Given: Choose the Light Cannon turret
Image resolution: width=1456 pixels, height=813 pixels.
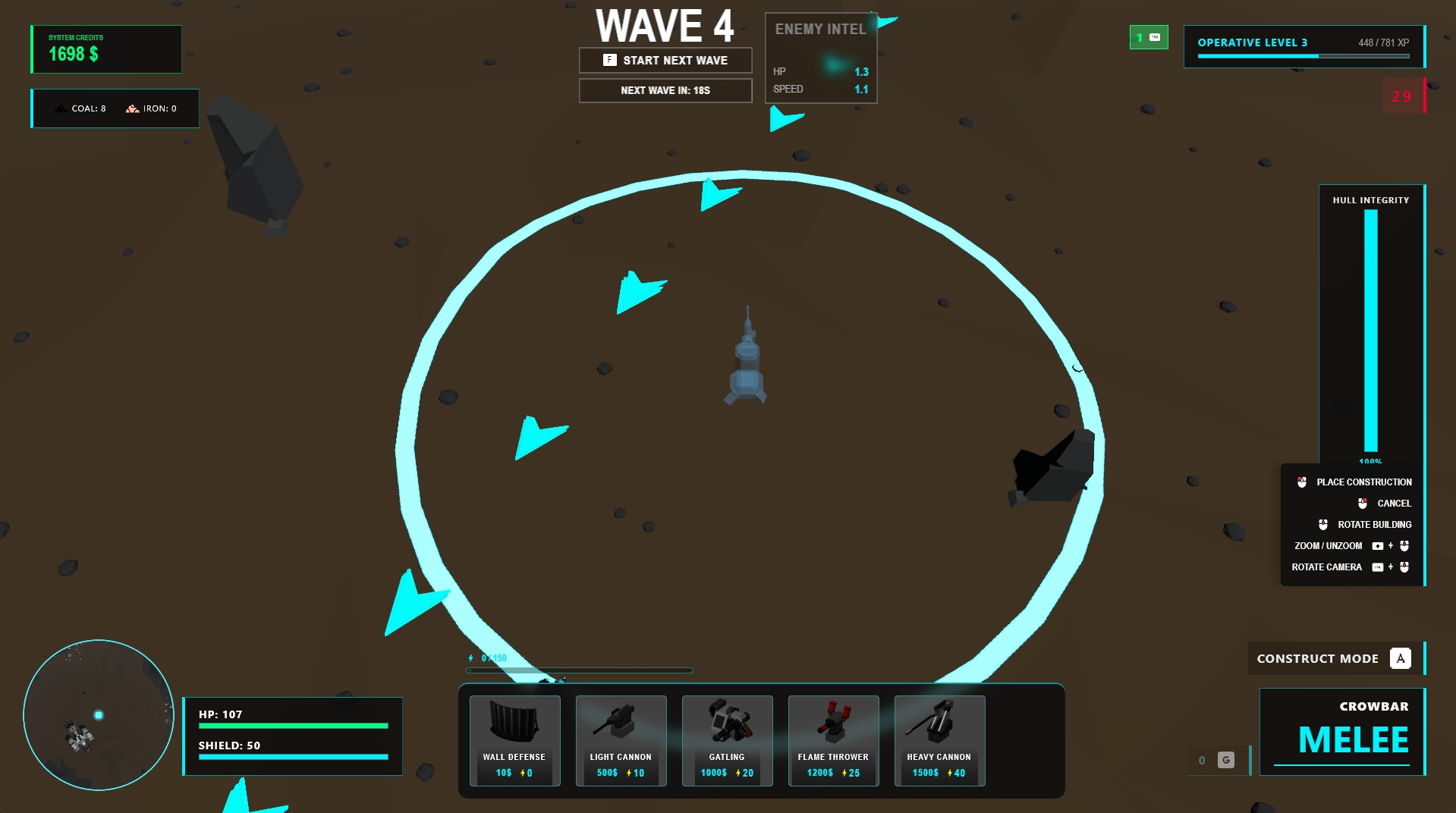Looking at the screenshot, I should pyautogui.click(x=621, y=741).
